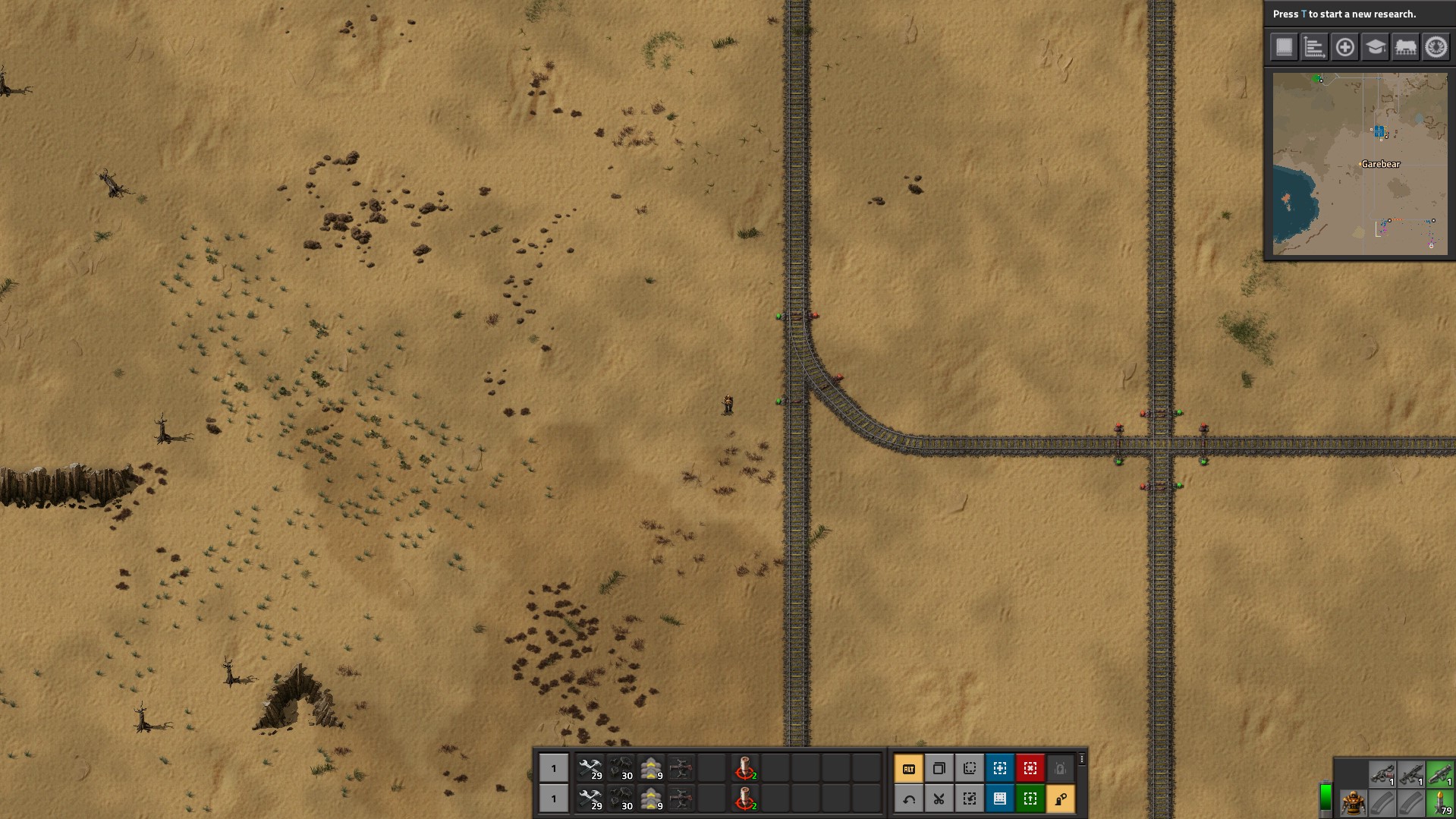Select the rocket launcher weapon slot
This screenshot has height=819, width=1456.
coord(1439,774)
